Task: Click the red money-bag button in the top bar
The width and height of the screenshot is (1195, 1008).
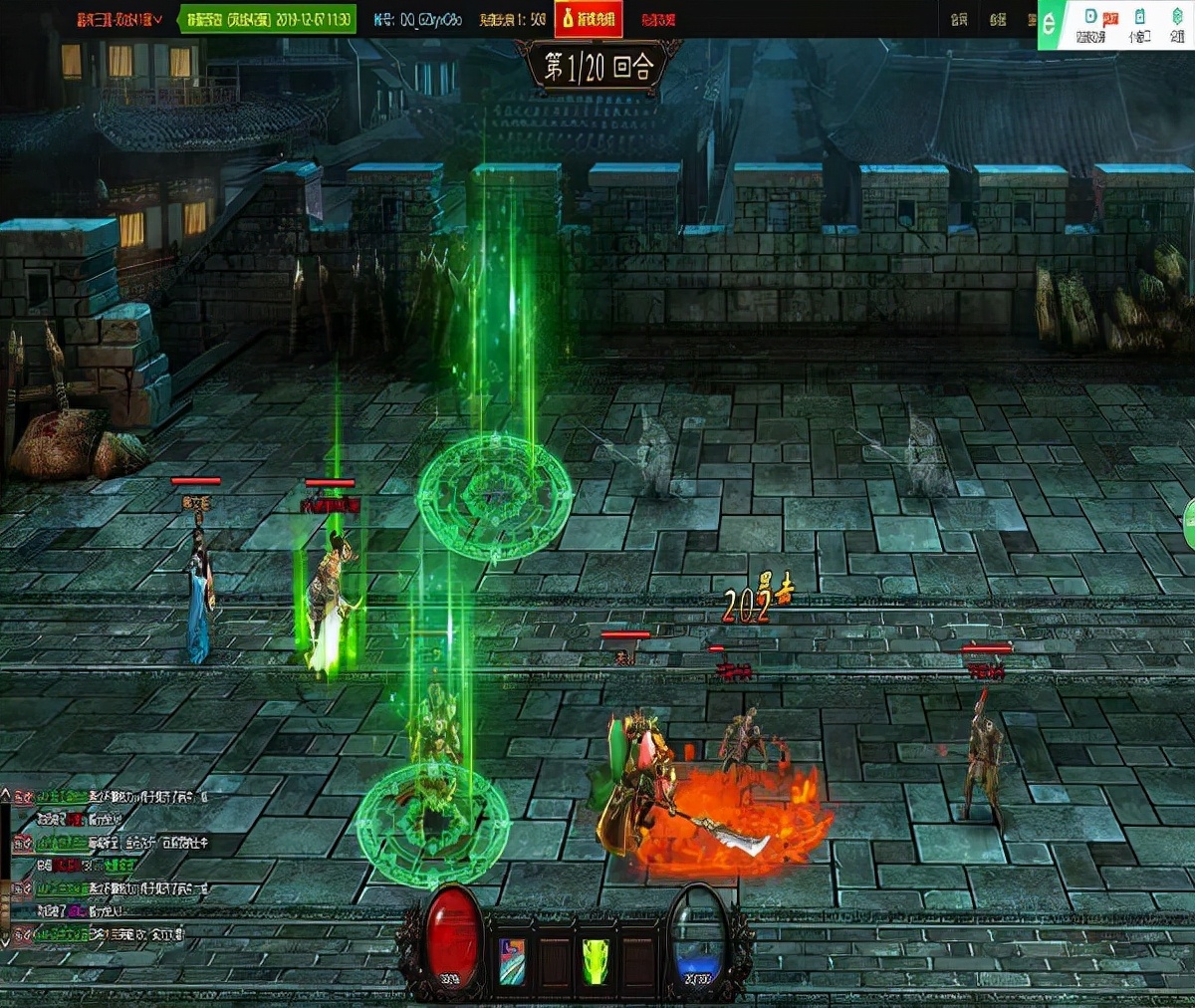Action: 589,19
